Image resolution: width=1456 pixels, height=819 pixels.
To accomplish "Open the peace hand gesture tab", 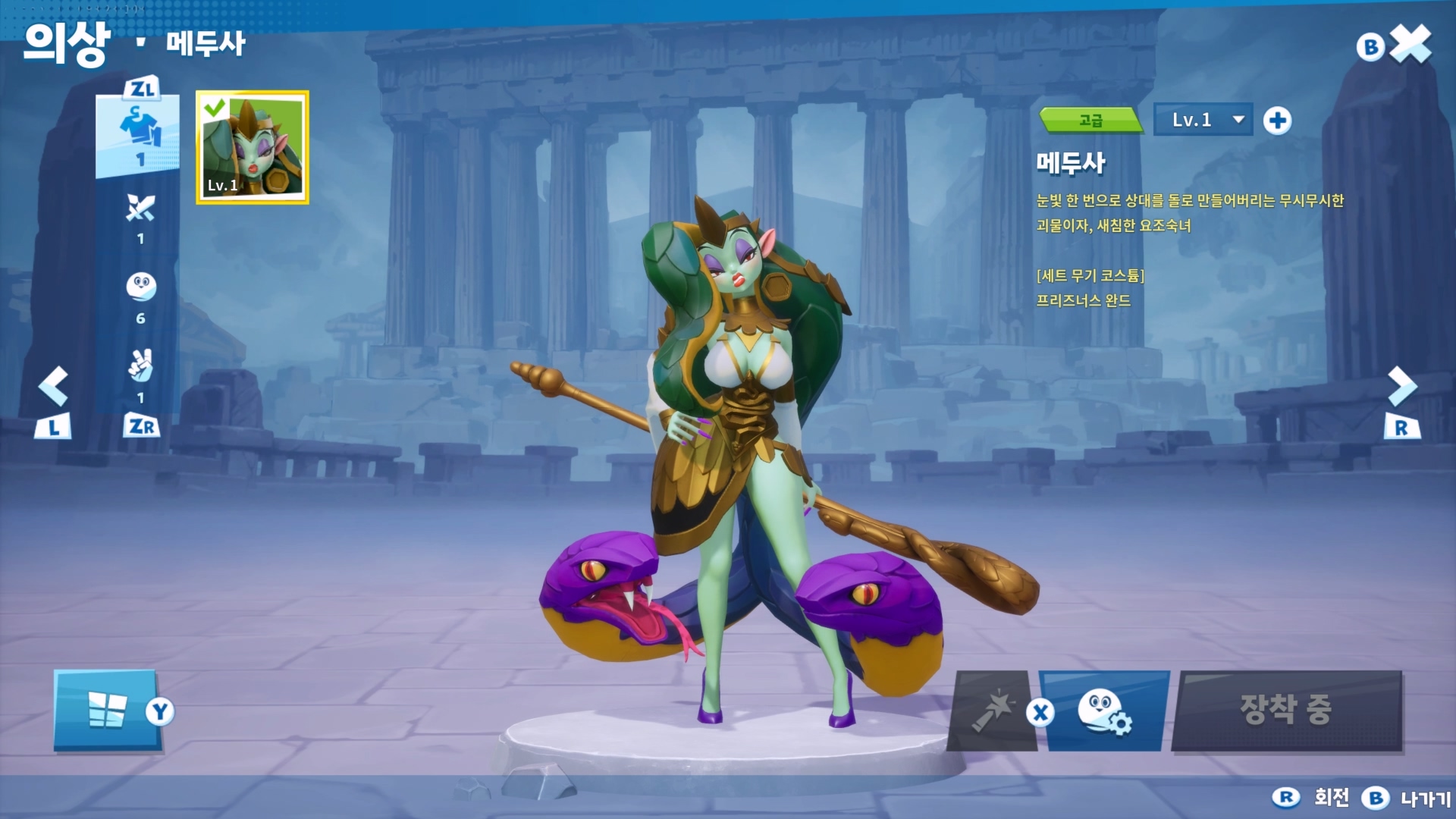I will coord(140,367).
